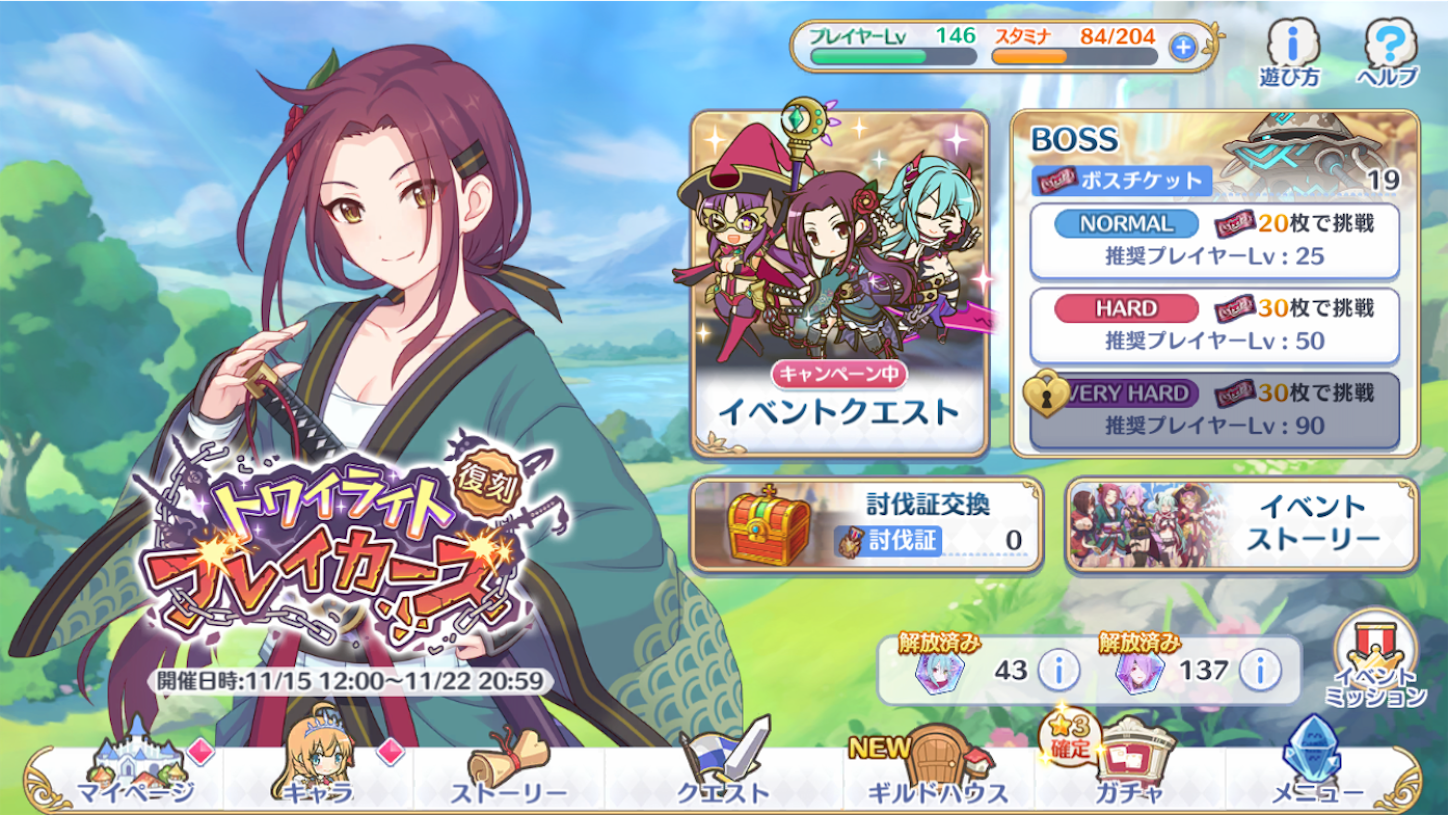
Task: Open the キャンペーン中 campaign banner
Action: (x=840, y=372)
